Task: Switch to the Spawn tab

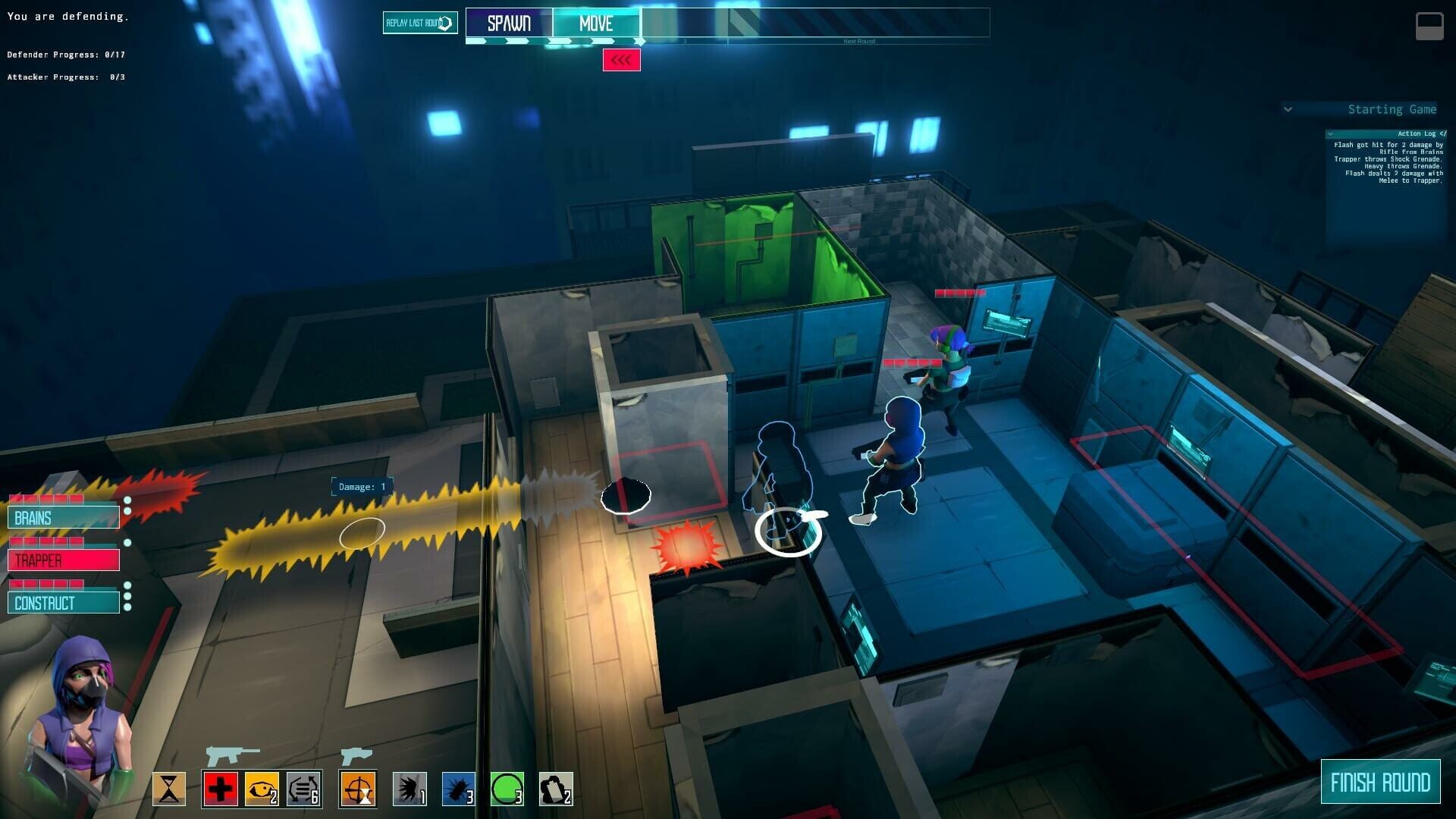Action: pos(510,24)
